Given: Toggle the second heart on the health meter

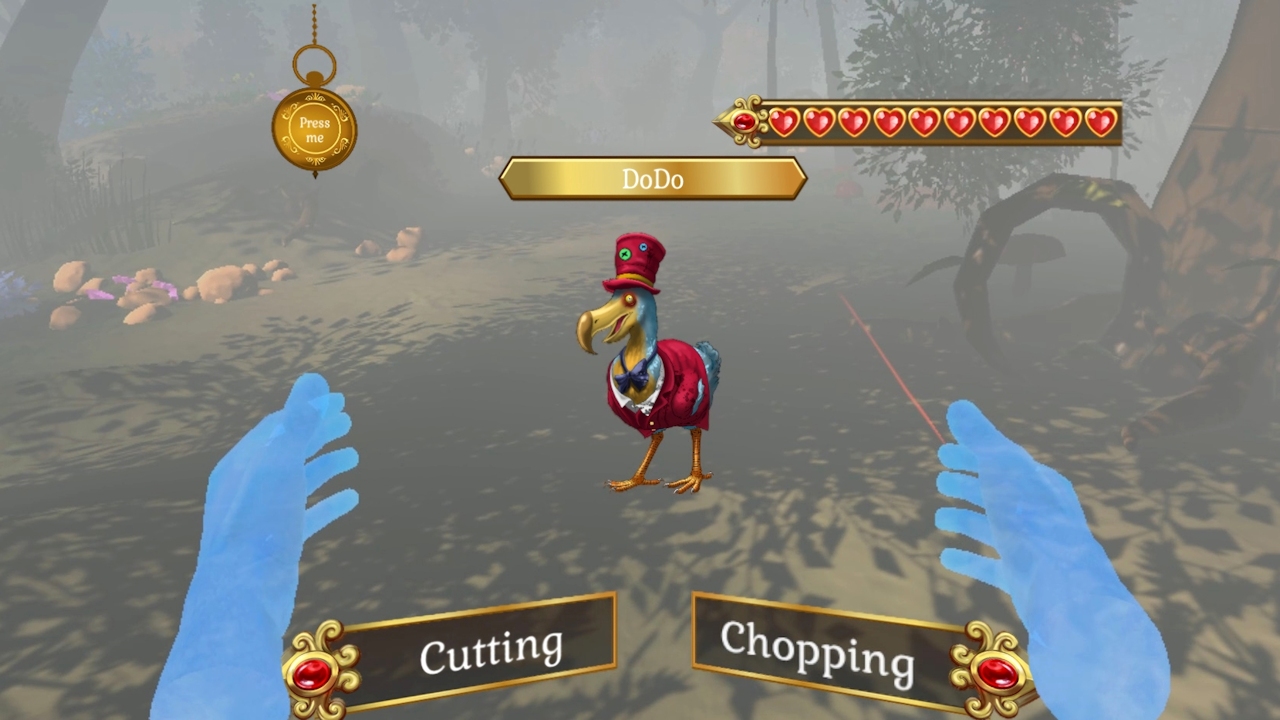Looking at the screenshot, I should click(x=820, y=121).
